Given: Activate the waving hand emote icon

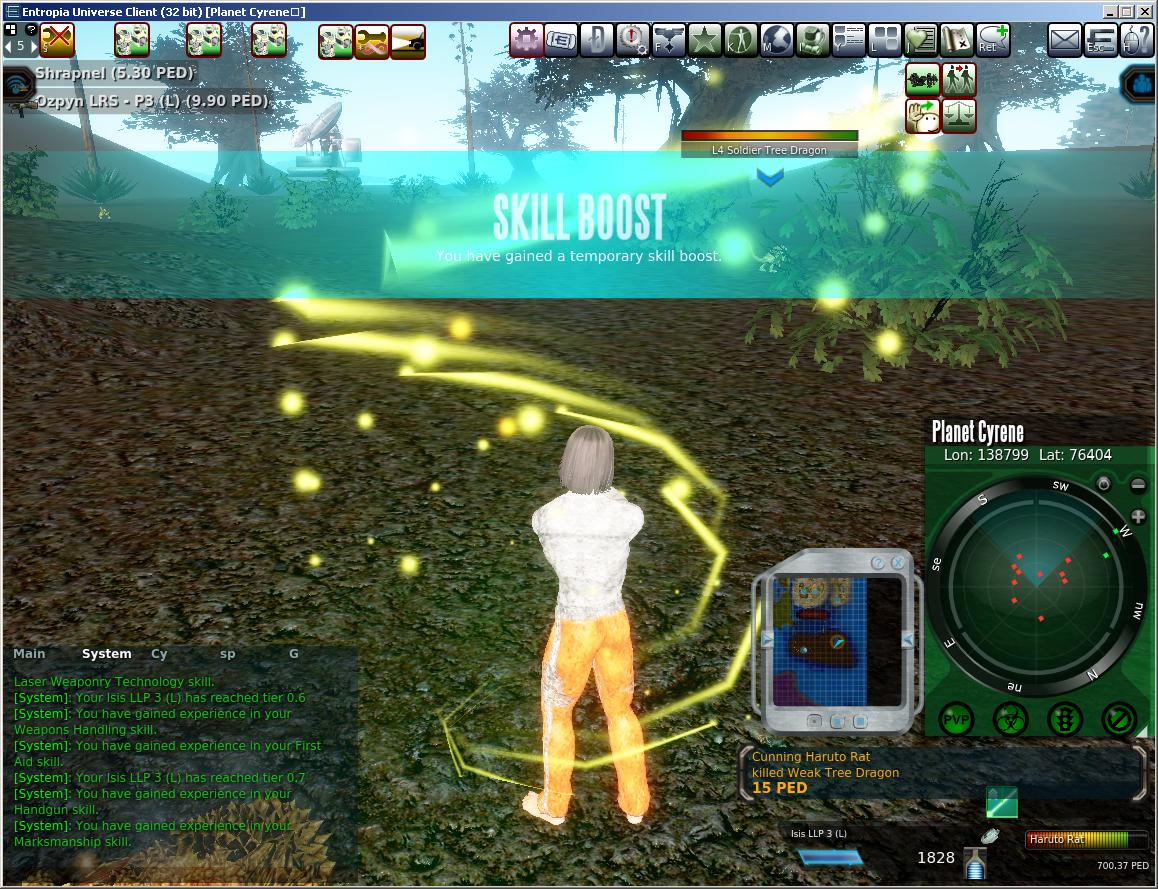Looking at the screenshot, I should pos(923,115).
